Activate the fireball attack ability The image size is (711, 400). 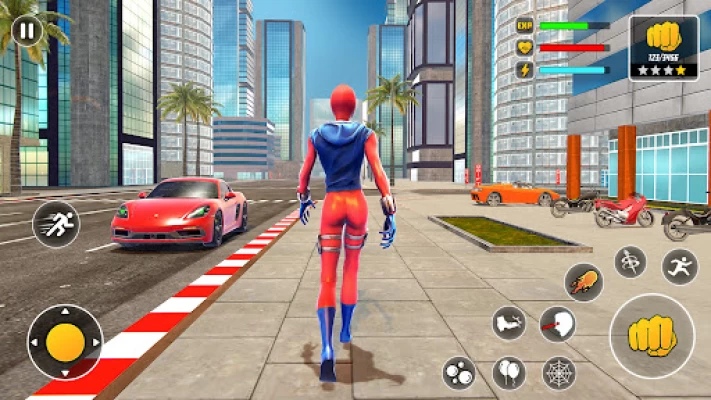pyautogui.click(x=583, y=283)
